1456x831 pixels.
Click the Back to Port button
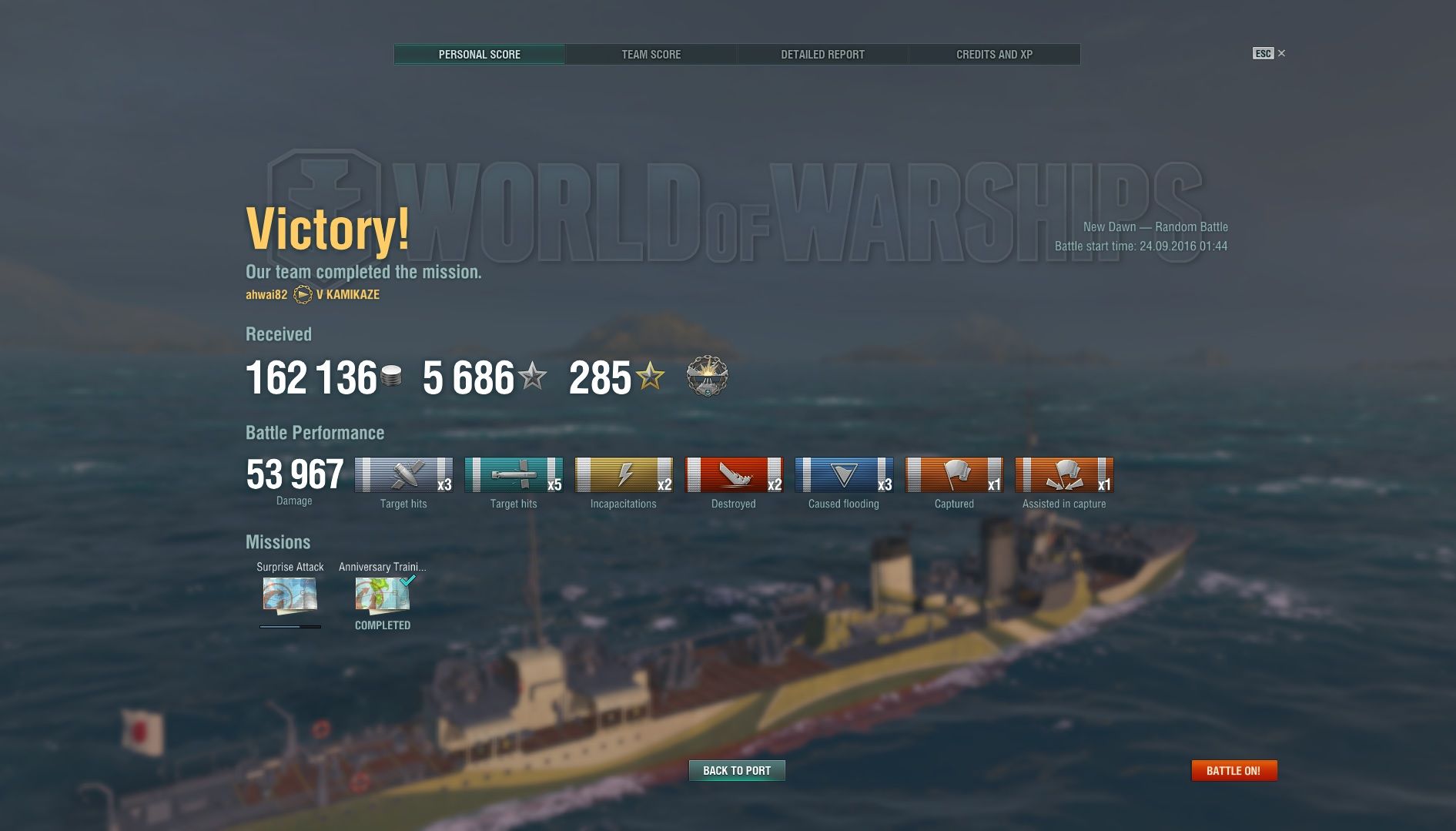(x=737, y=771)
